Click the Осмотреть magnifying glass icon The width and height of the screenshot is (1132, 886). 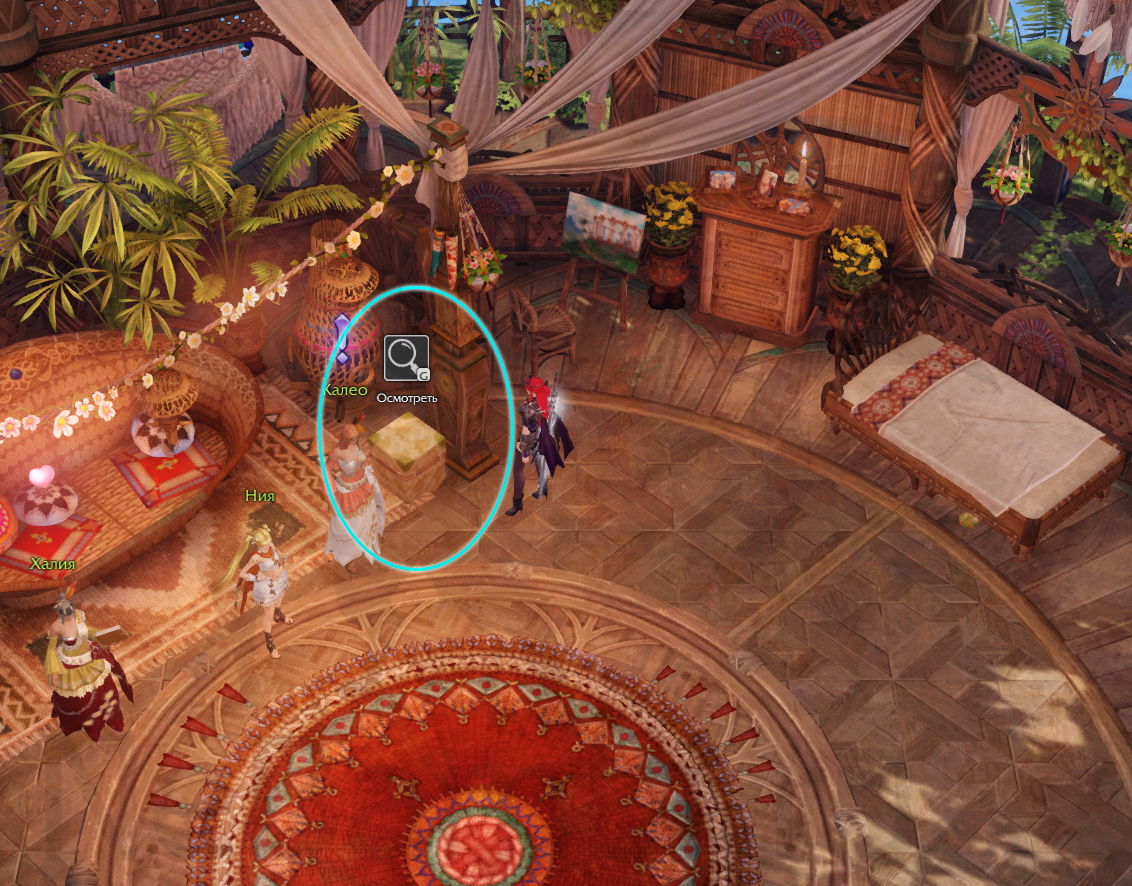[x=406, y=358]
